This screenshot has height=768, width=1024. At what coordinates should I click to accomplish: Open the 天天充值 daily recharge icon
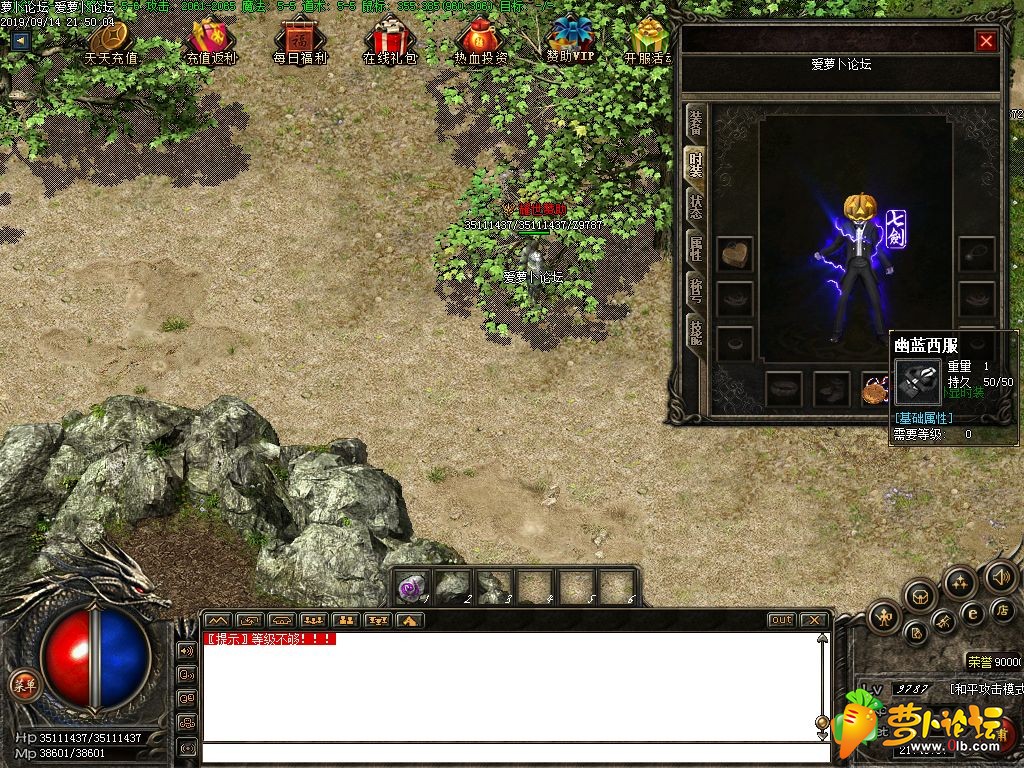tap(111, 42)
